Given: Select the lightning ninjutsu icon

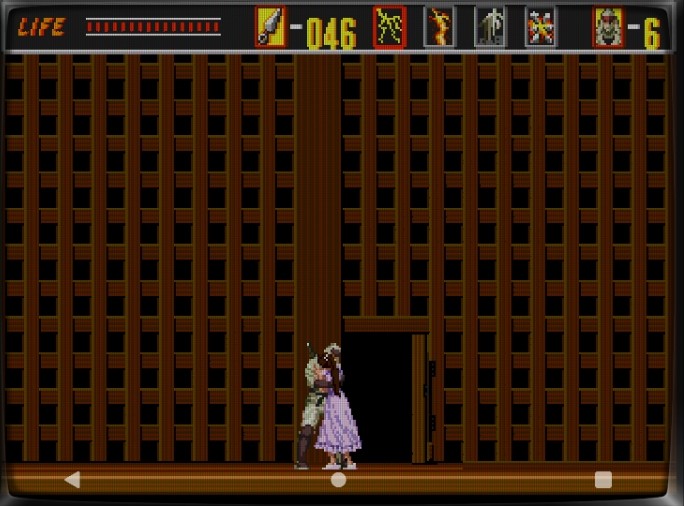Looking at the screenshot, I should coord(390,27).
